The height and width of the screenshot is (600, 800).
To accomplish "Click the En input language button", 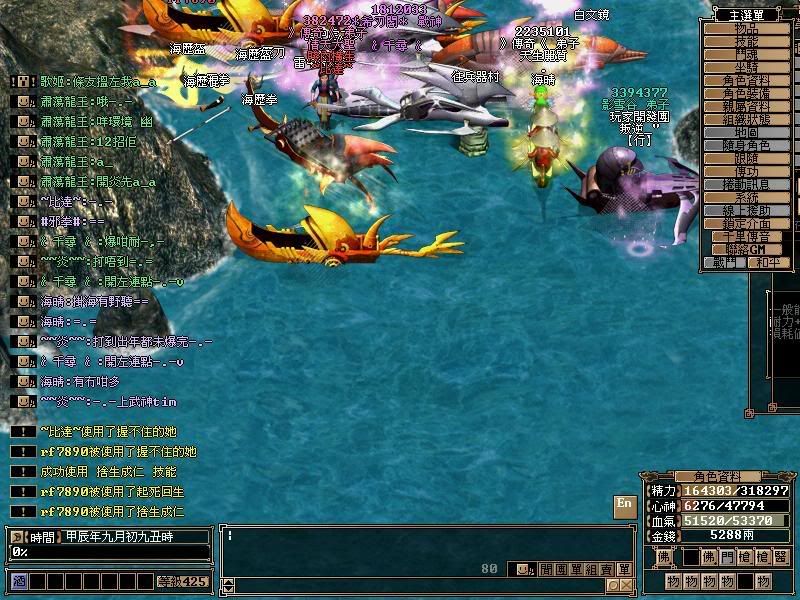I will tap(624, 505).
